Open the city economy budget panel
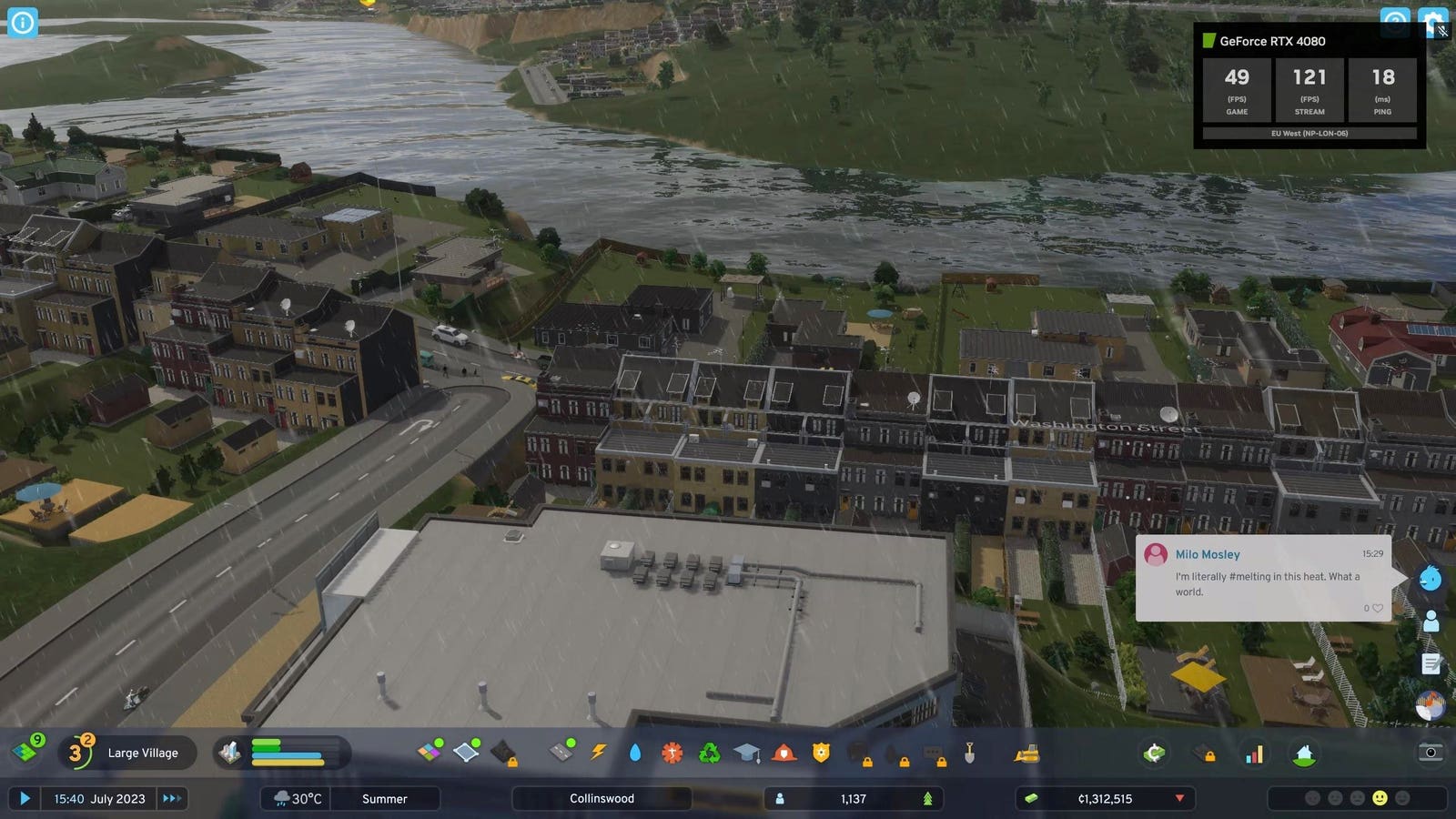The image size is (1456, 819). coord(1154,753)
